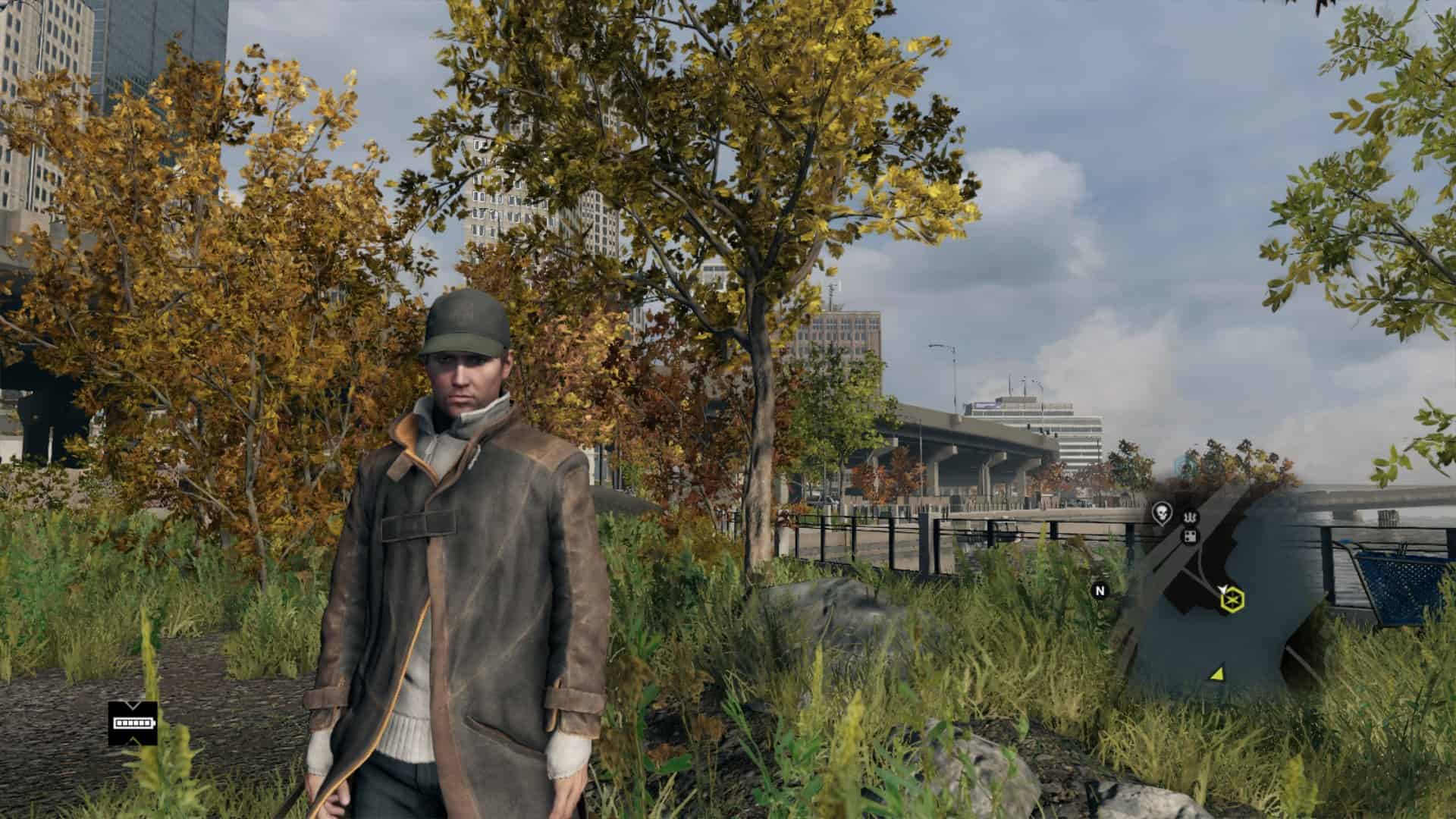
Task: Click the yellow player arrow on minimap
Action: tap(1217, 673)
